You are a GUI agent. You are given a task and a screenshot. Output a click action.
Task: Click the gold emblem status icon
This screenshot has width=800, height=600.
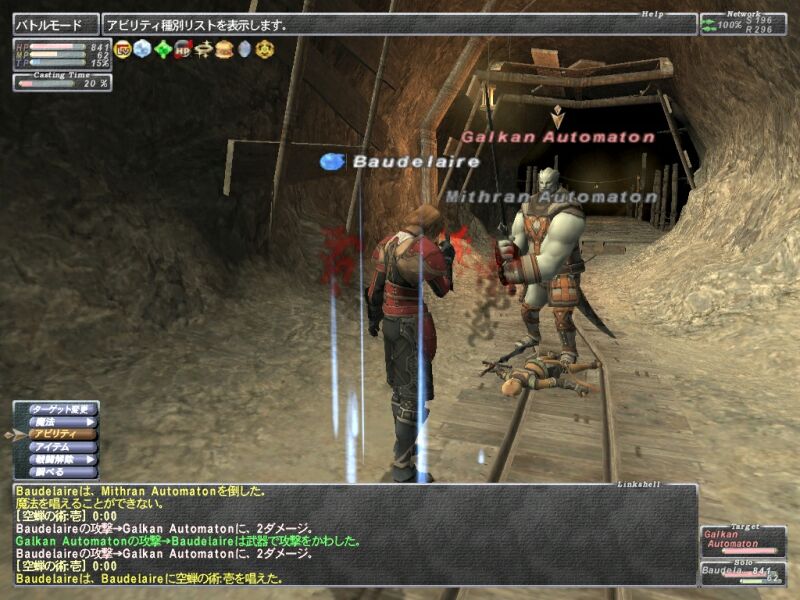[x=264, y=48]
